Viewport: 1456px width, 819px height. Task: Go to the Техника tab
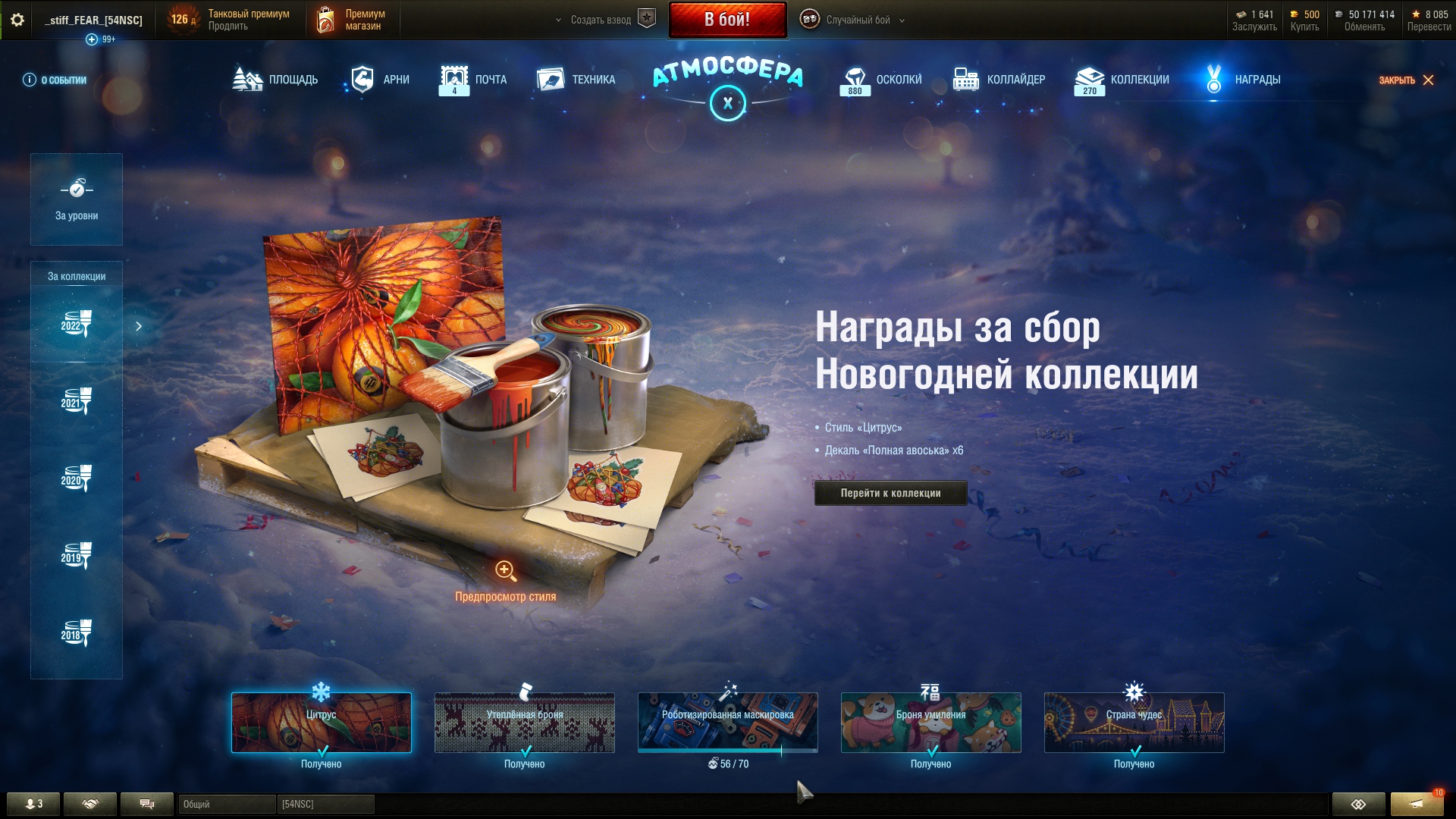pyautogui.click(x=576, y=80)
